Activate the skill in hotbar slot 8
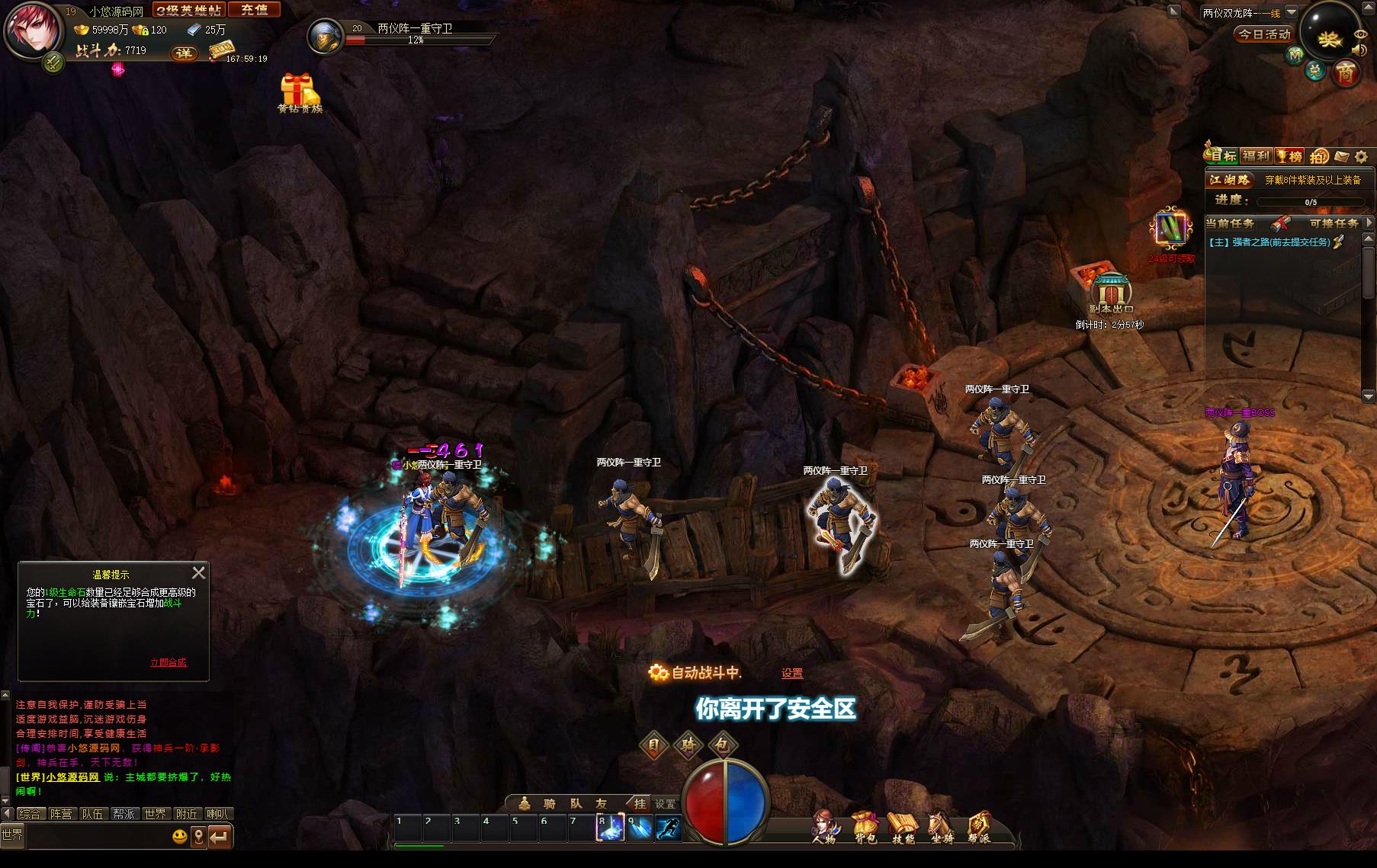This screenshot has height=868, width=1377. [x=610, y=828]
